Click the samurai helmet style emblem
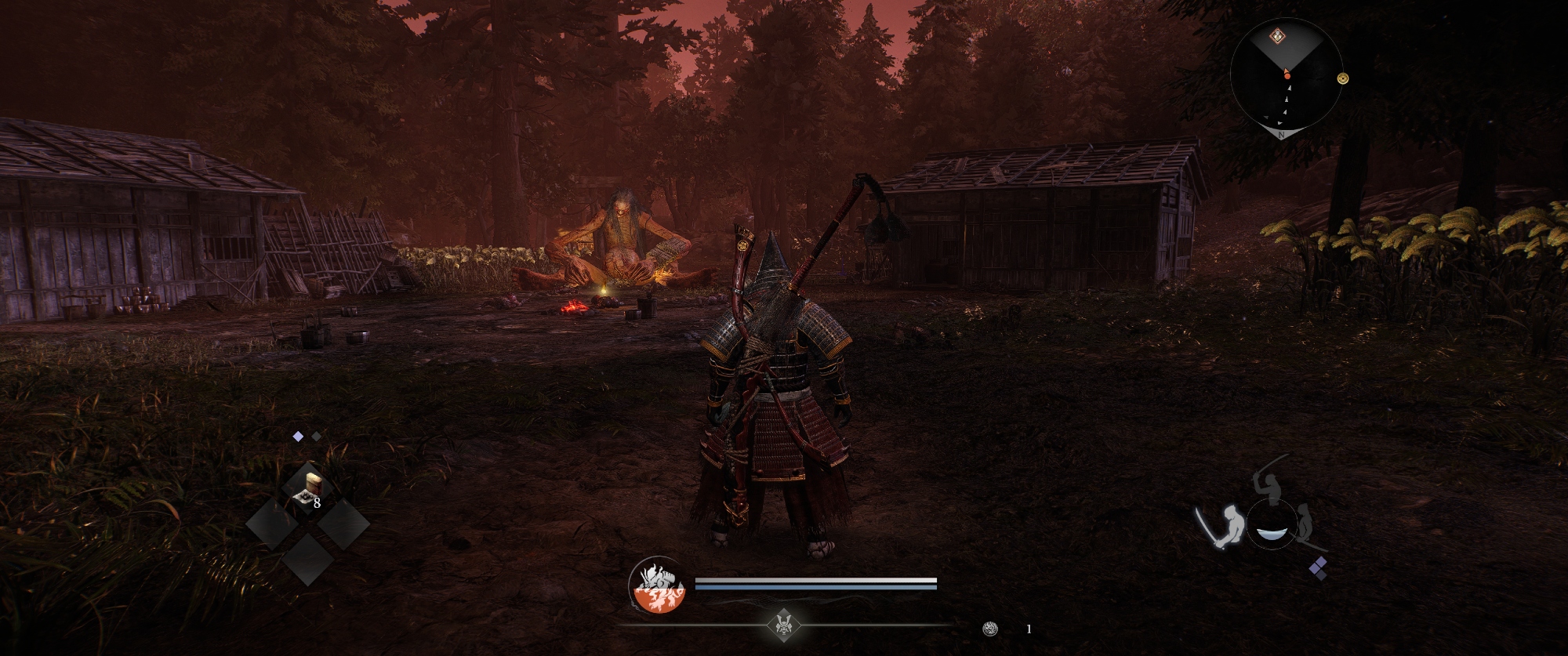Viewport: 1568px width, 656px height. (782, 625)
